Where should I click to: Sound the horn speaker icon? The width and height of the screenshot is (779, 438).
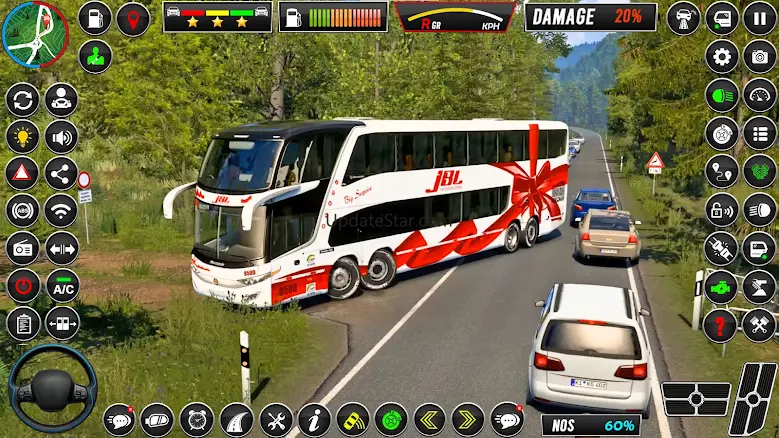point(62,136)
